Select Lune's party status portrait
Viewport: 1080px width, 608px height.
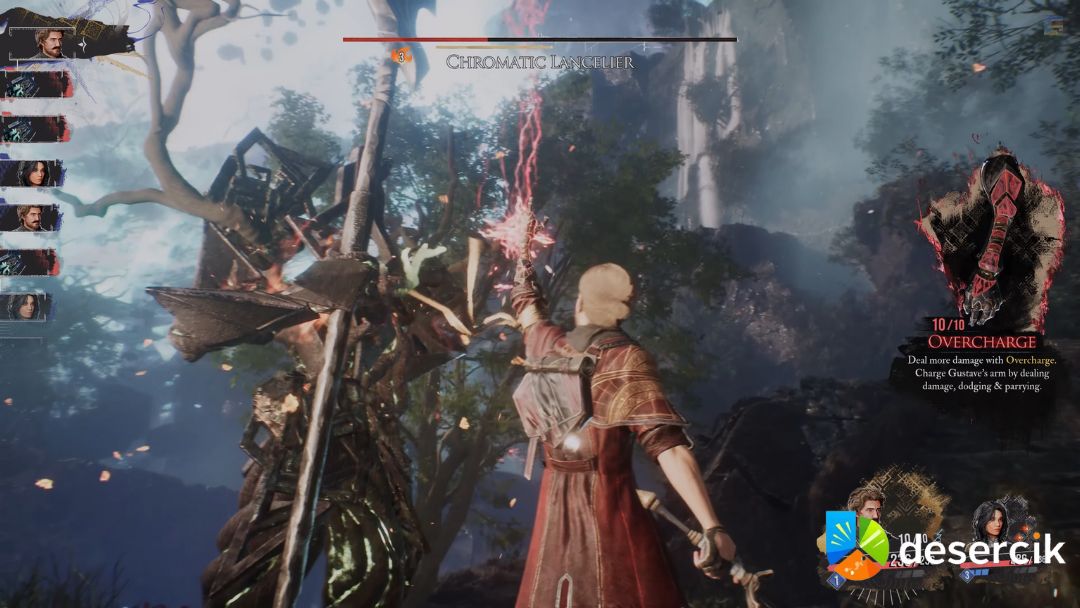(990, 521)
